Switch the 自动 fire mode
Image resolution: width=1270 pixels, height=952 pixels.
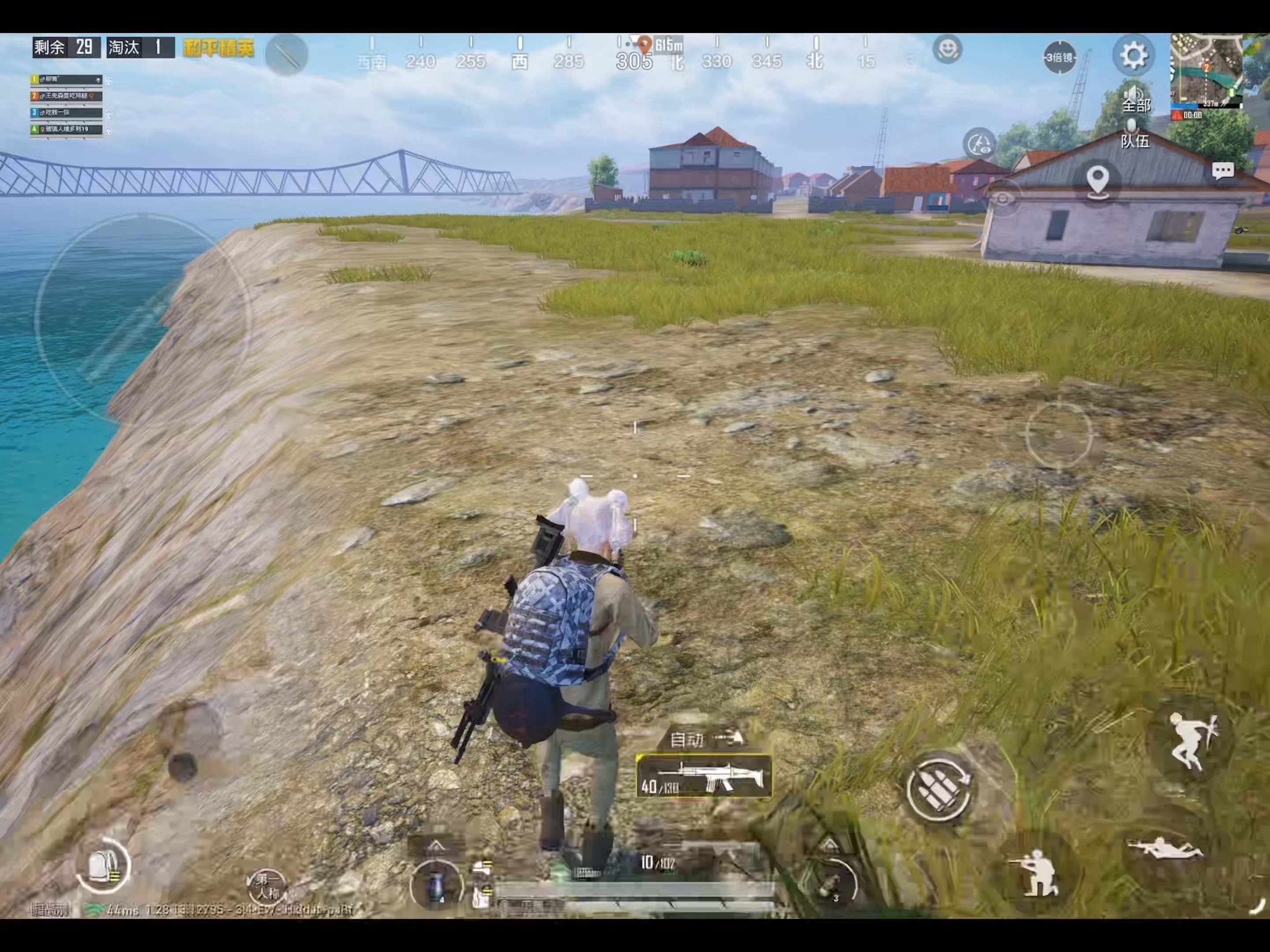(706, 739)
